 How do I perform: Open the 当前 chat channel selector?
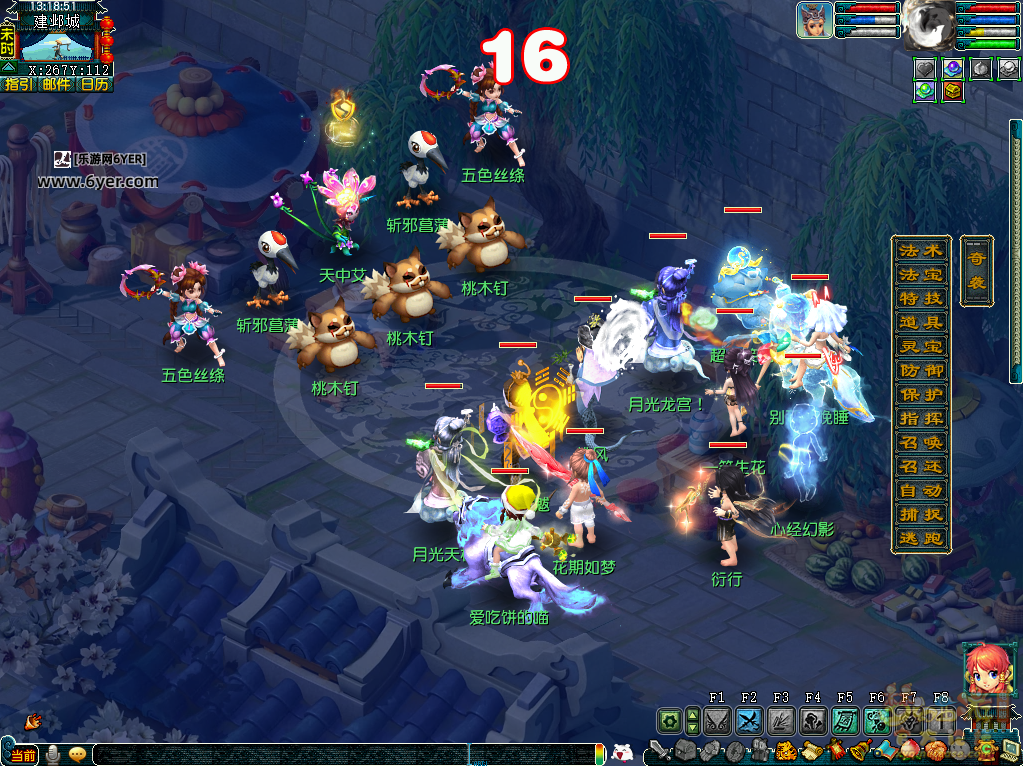coord(22,754)
